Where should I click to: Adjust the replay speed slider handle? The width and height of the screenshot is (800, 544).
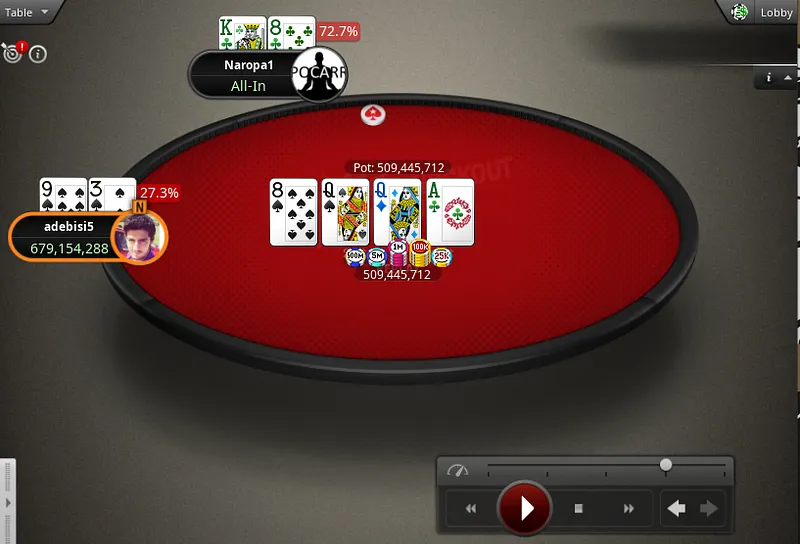(x=666, y=465)
